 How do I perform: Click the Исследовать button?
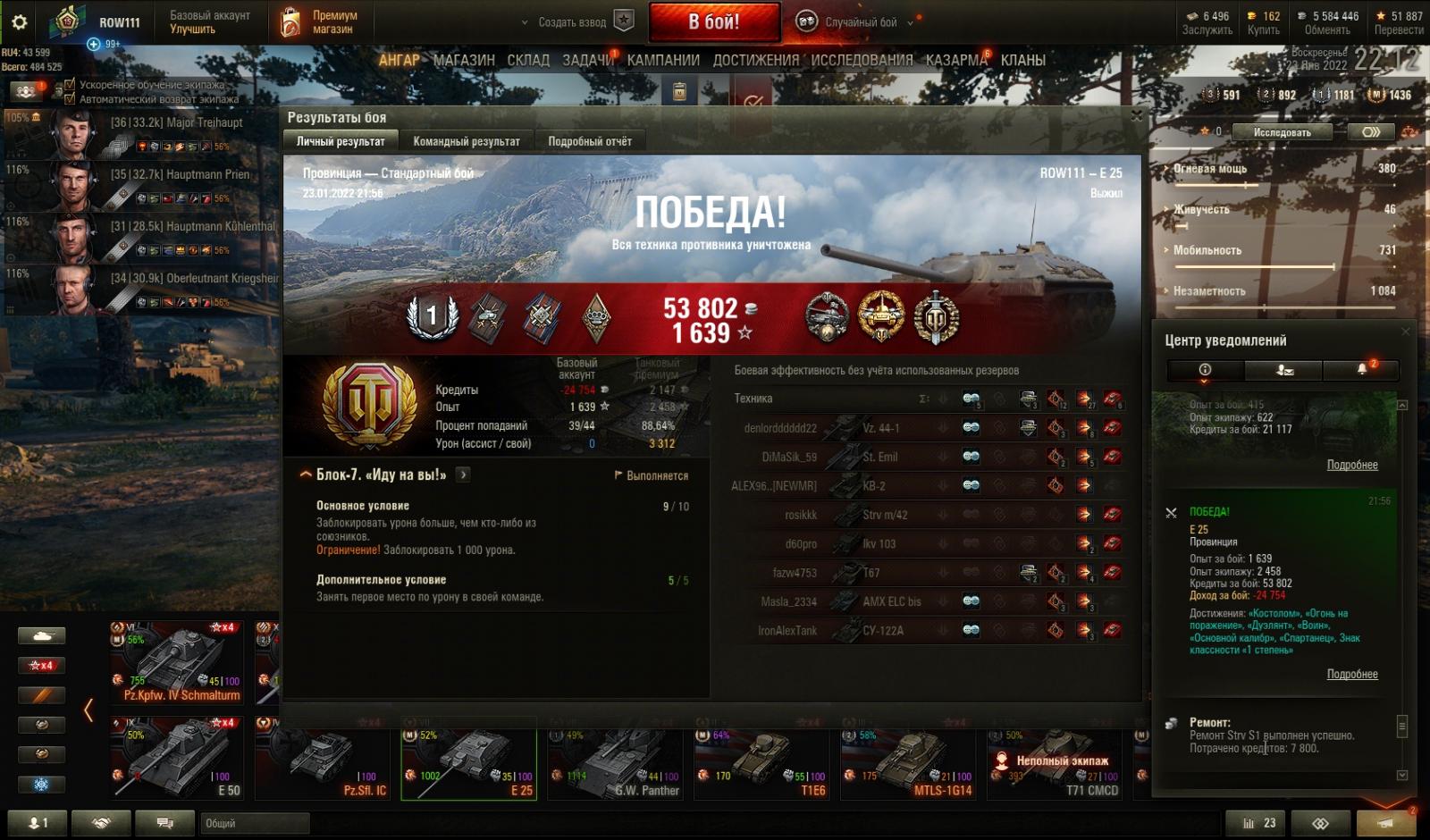tap(1281, 132)
